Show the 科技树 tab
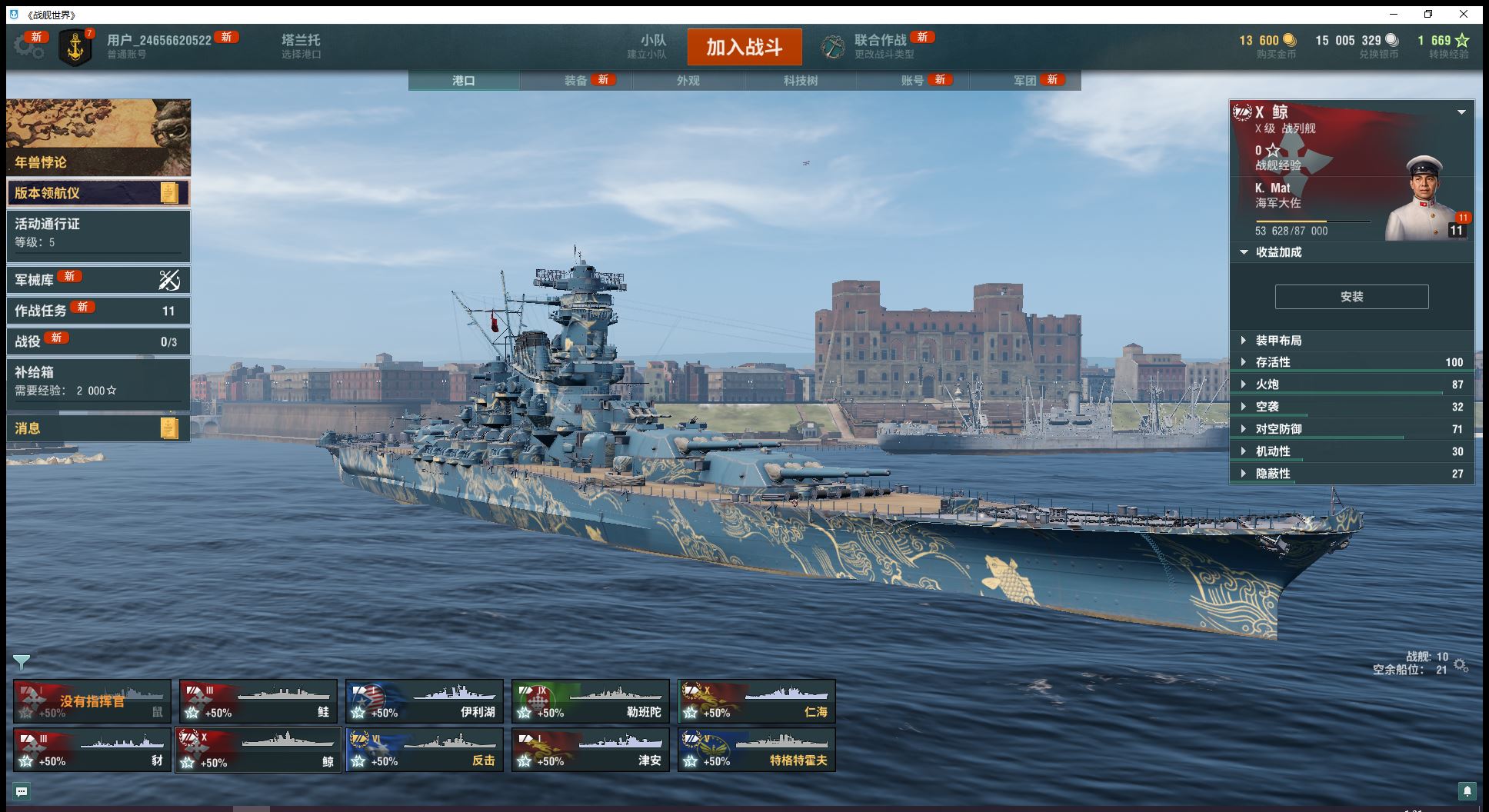The height and width of the screenshot is (812, 1489). 801,81
